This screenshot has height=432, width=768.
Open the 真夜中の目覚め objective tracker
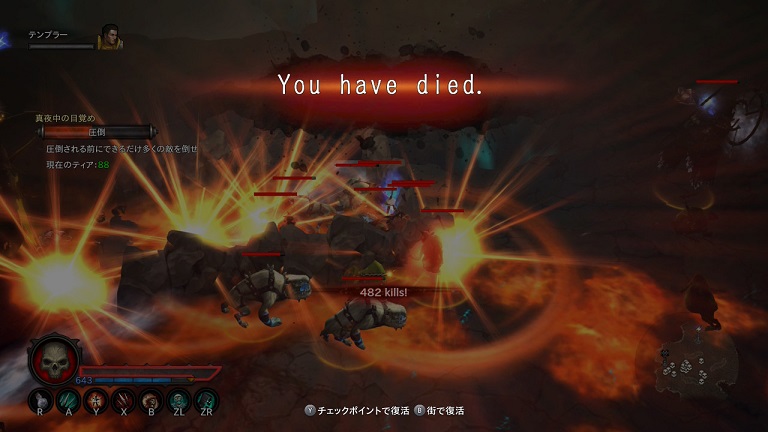coord(64,117)
